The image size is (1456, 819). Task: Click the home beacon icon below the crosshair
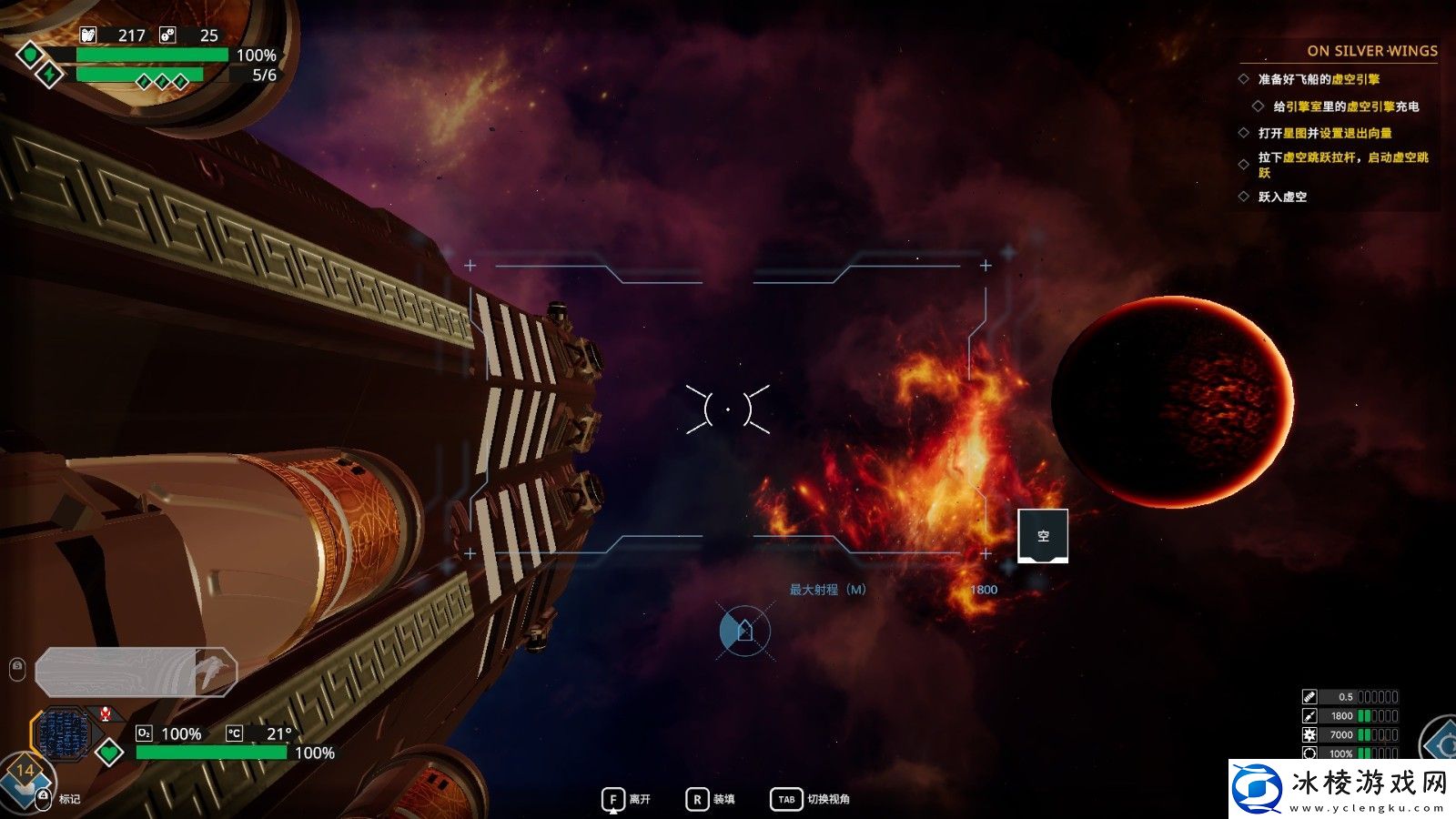[x=744, y=630]
